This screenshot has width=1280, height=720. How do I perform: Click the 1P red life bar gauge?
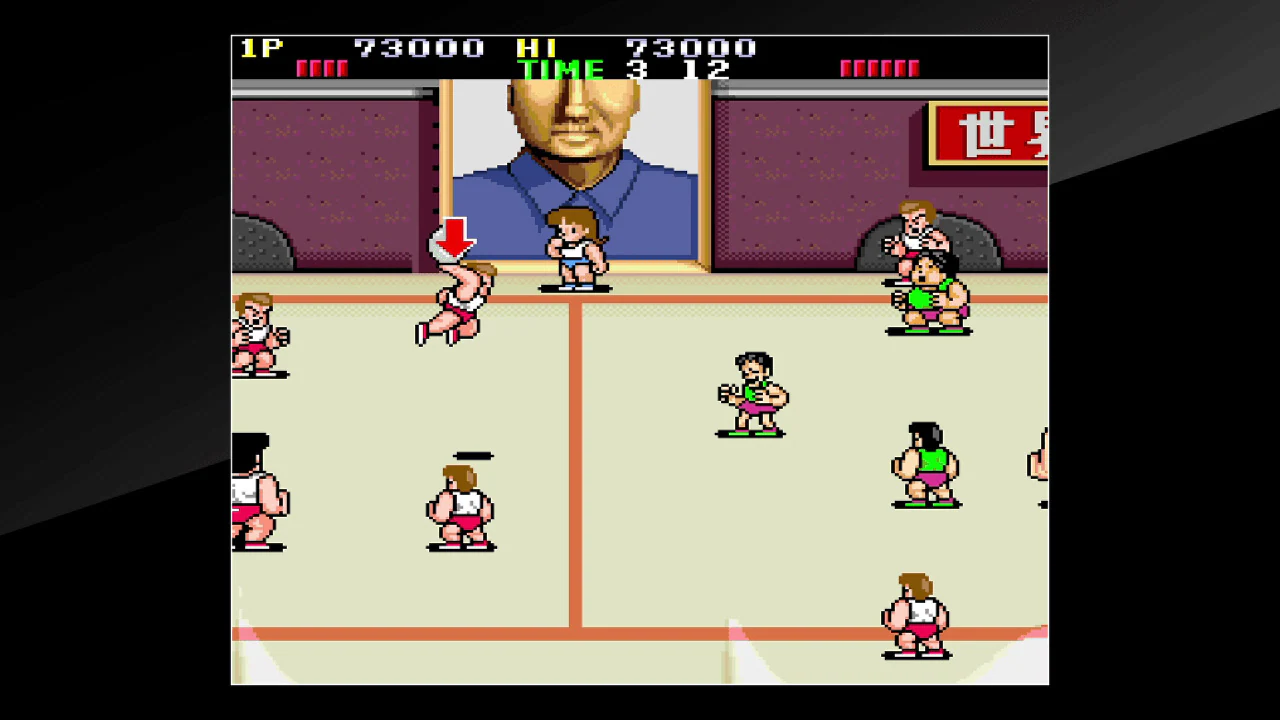click(321, 67)
